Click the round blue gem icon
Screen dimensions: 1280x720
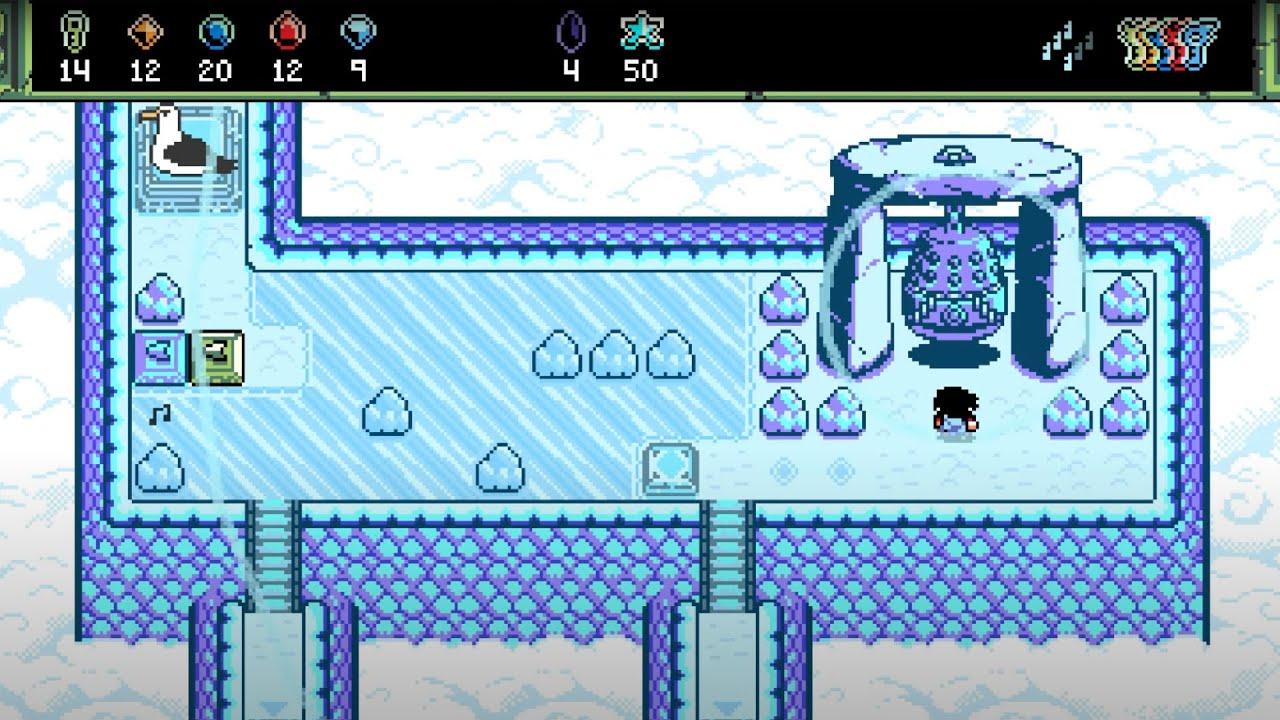pyautogui.click(x=214, y=32)
